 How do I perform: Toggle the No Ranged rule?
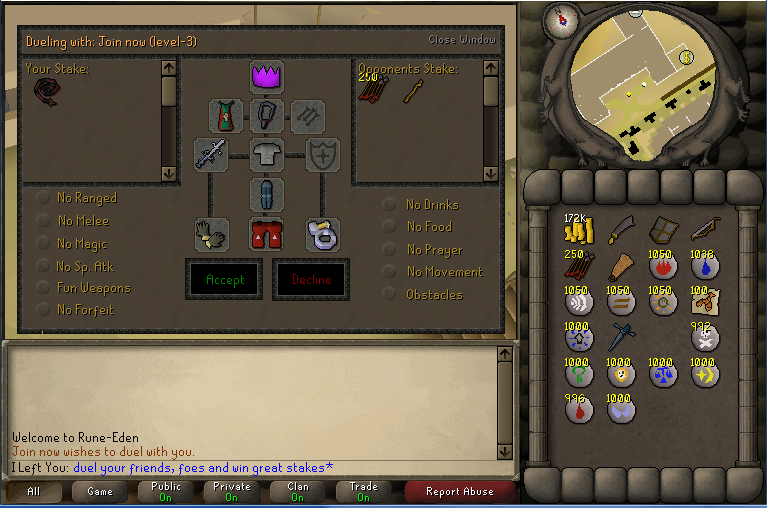pyautogui.click(x=44, y=198)
